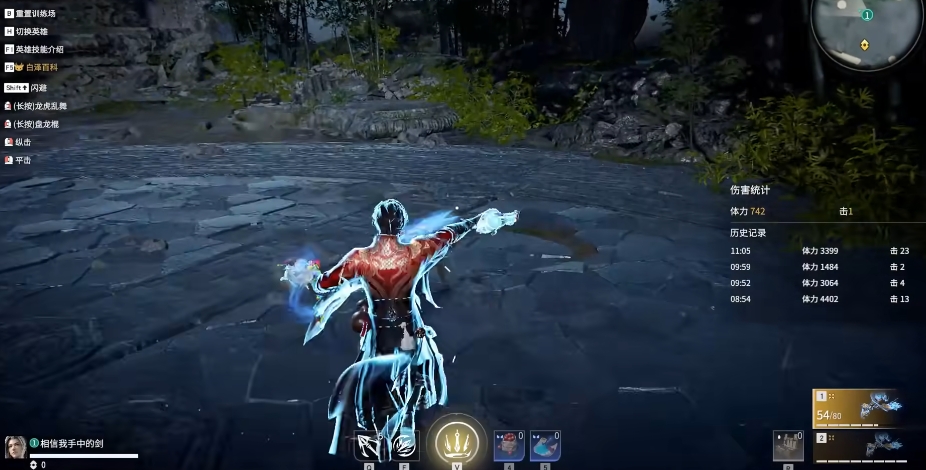Trigger the swirl skill icon
The image size is (926, 470).
tap(404, 444)
